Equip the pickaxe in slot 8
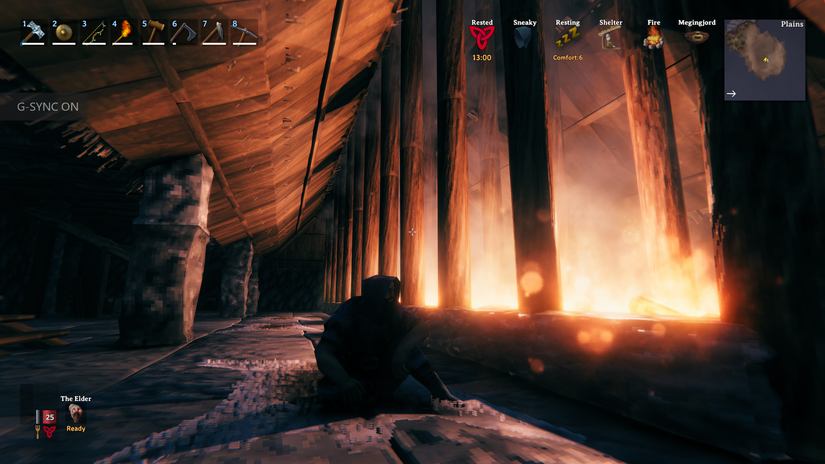Viewport: 825px width, 464px height. point(244,33)
